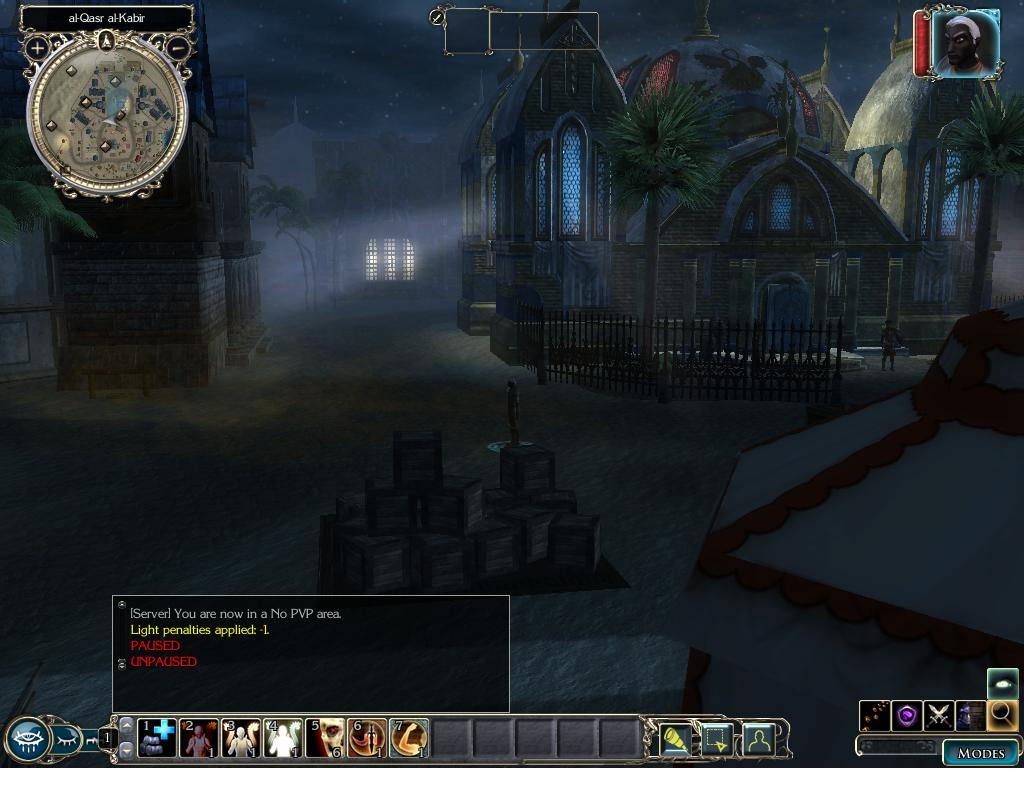The height and width of the screenshot is (800, 1024).
Task: Click the flashlight toolbar button
Action: pyautogui.click(x=678, y=740)
